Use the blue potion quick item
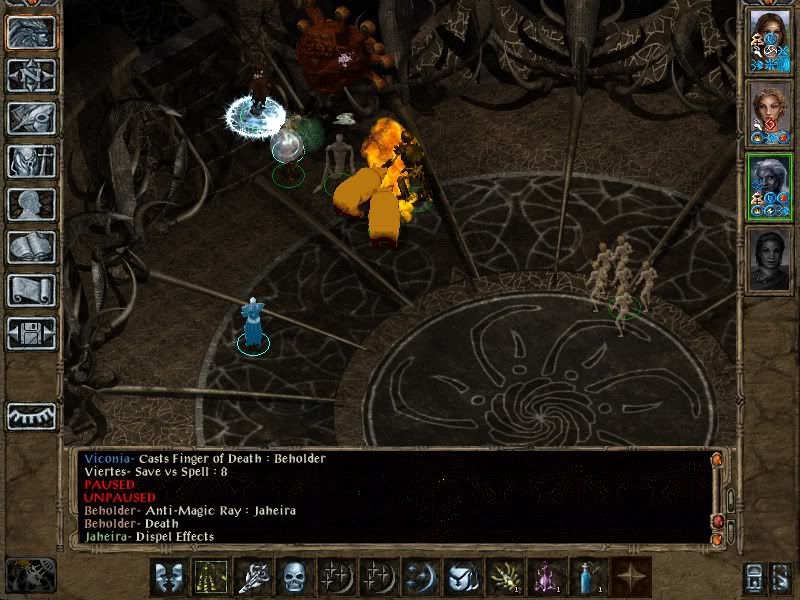 [589, 577]
